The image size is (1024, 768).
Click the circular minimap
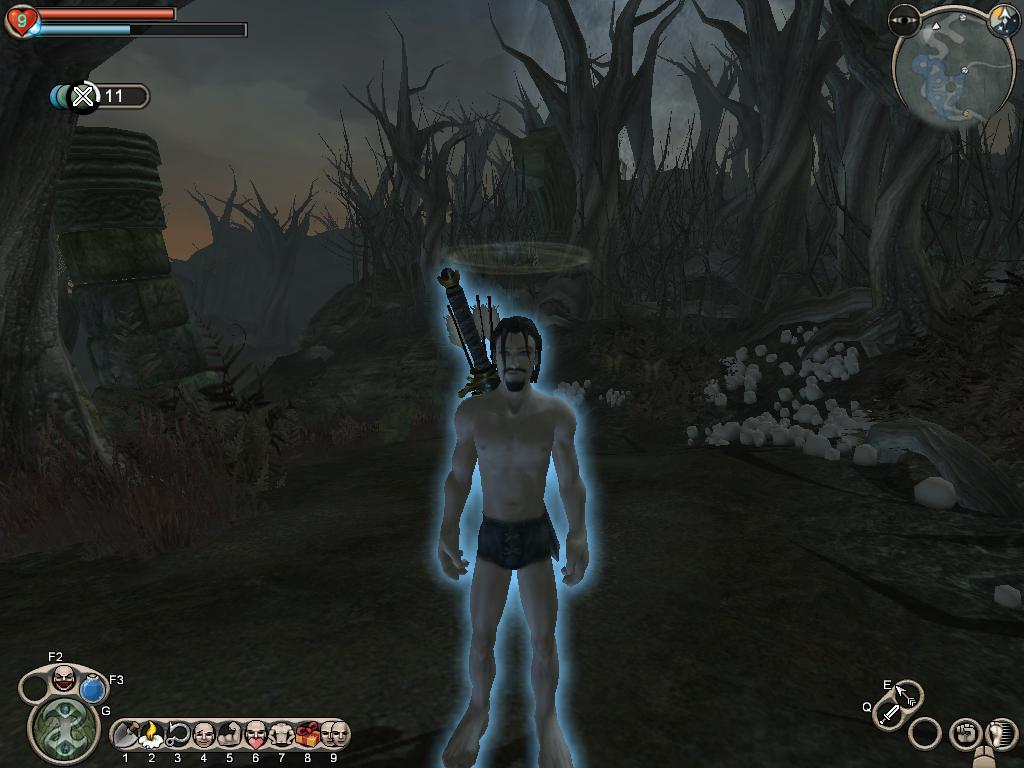[x=945, y=72]
